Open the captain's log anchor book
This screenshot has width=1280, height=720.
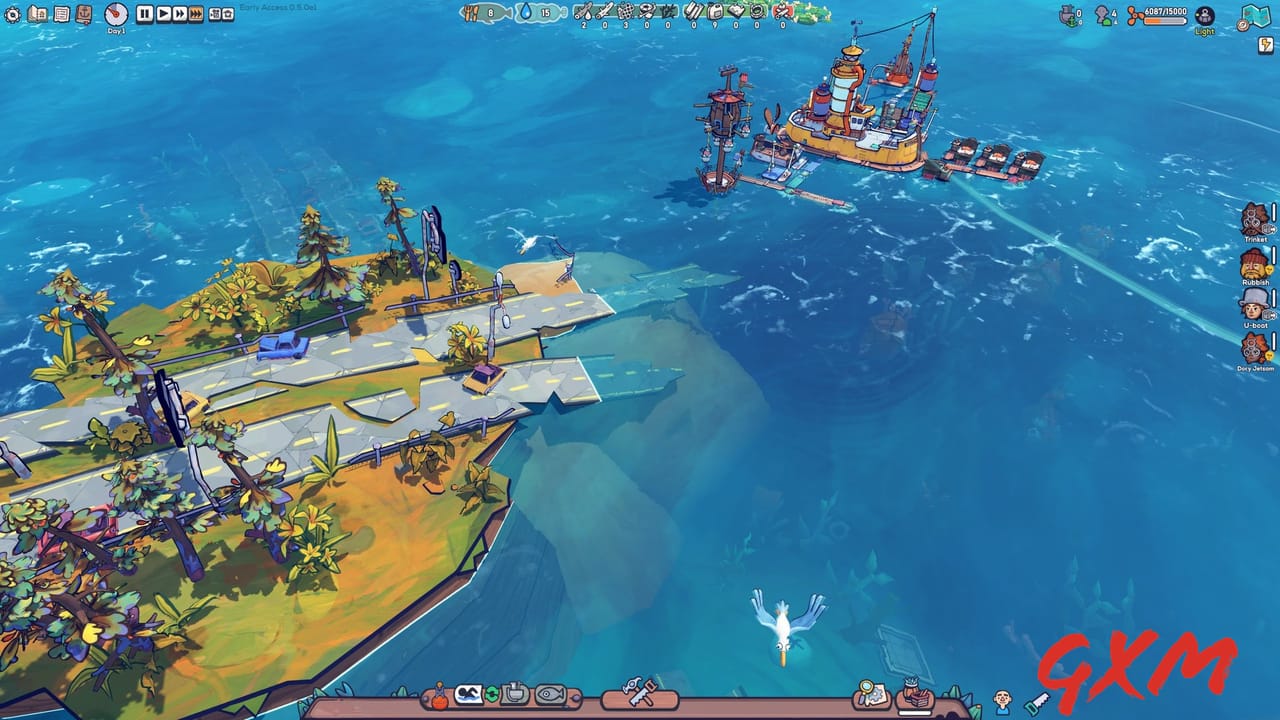click(x=84, y=15)
